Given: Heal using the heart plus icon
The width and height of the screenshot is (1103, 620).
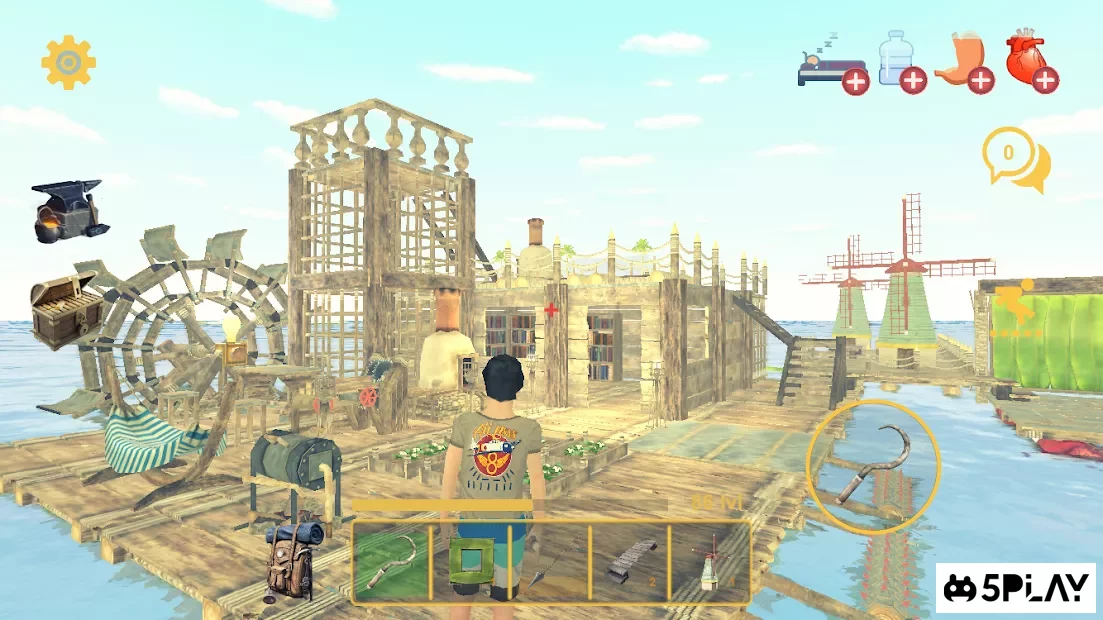Looking at the screenshot, I should 1030,63.
